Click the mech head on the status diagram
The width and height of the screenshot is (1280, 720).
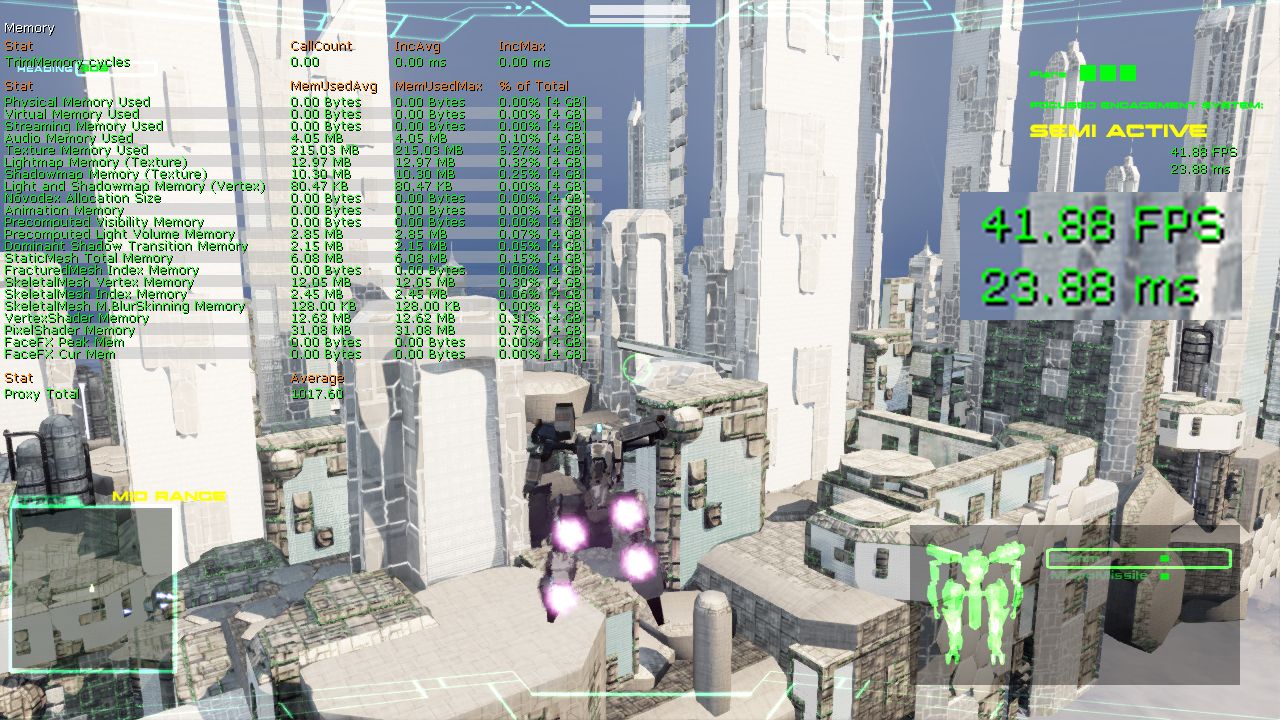point(976,554)
